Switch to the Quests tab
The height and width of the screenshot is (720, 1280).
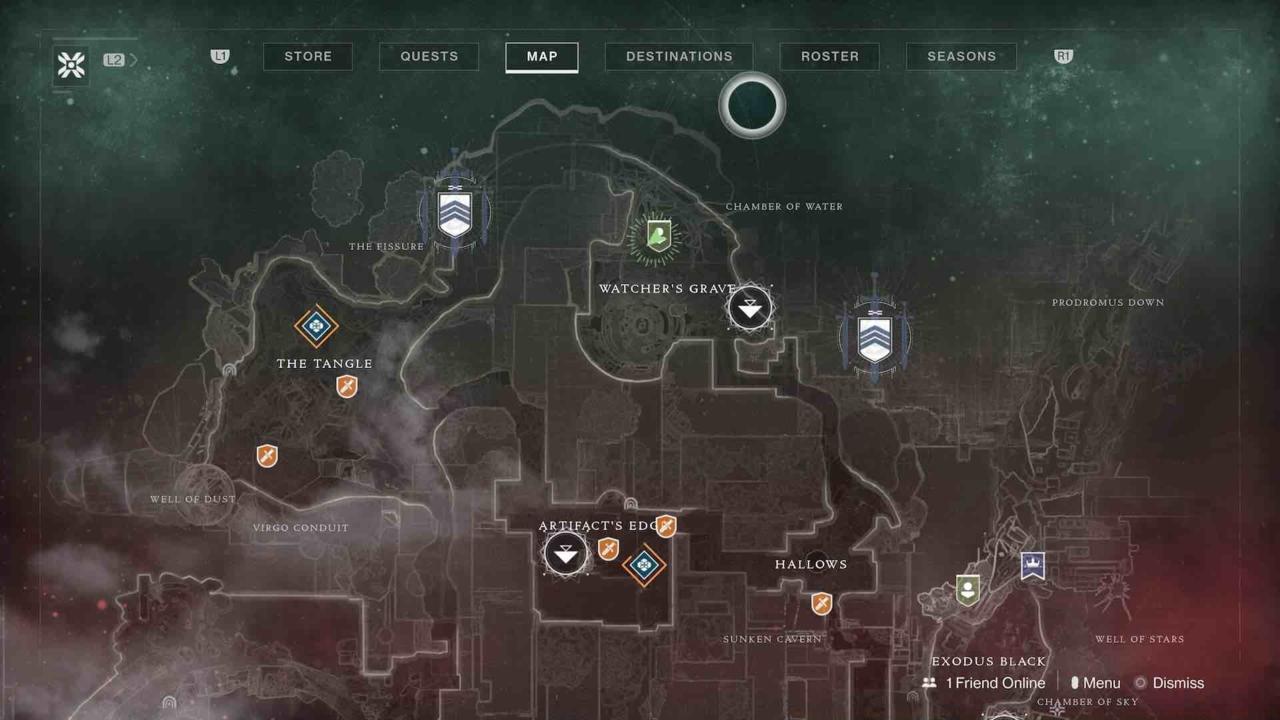(429, 57)
